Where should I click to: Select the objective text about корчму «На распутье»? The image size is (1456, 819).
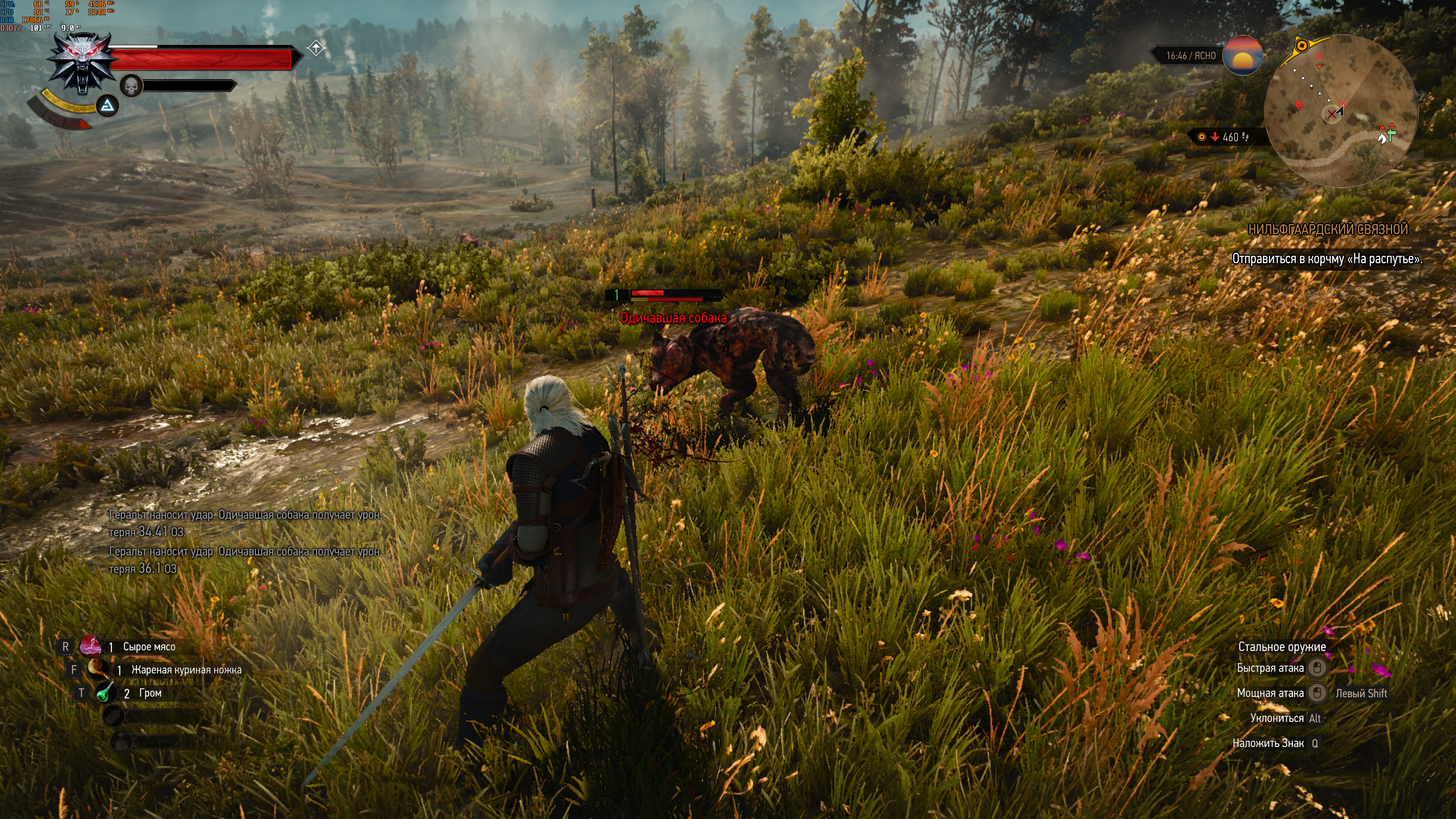(1327, 259)
